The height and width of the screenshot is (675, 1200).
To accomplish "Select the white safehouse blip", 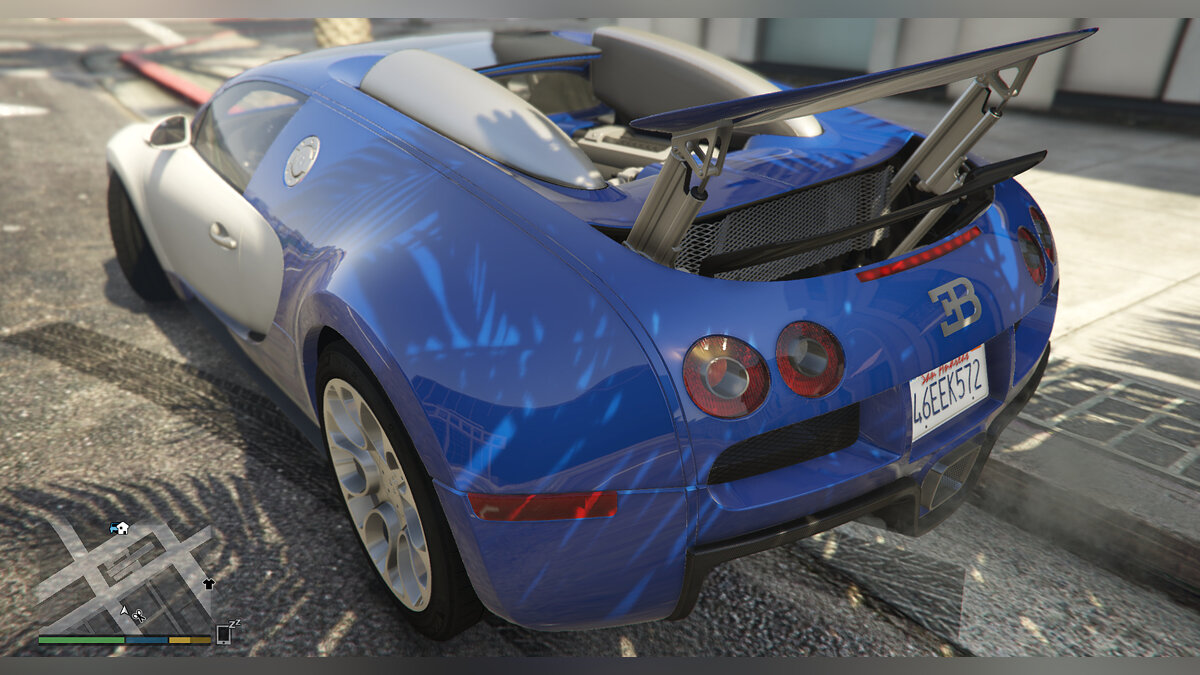I will point(122,528).
